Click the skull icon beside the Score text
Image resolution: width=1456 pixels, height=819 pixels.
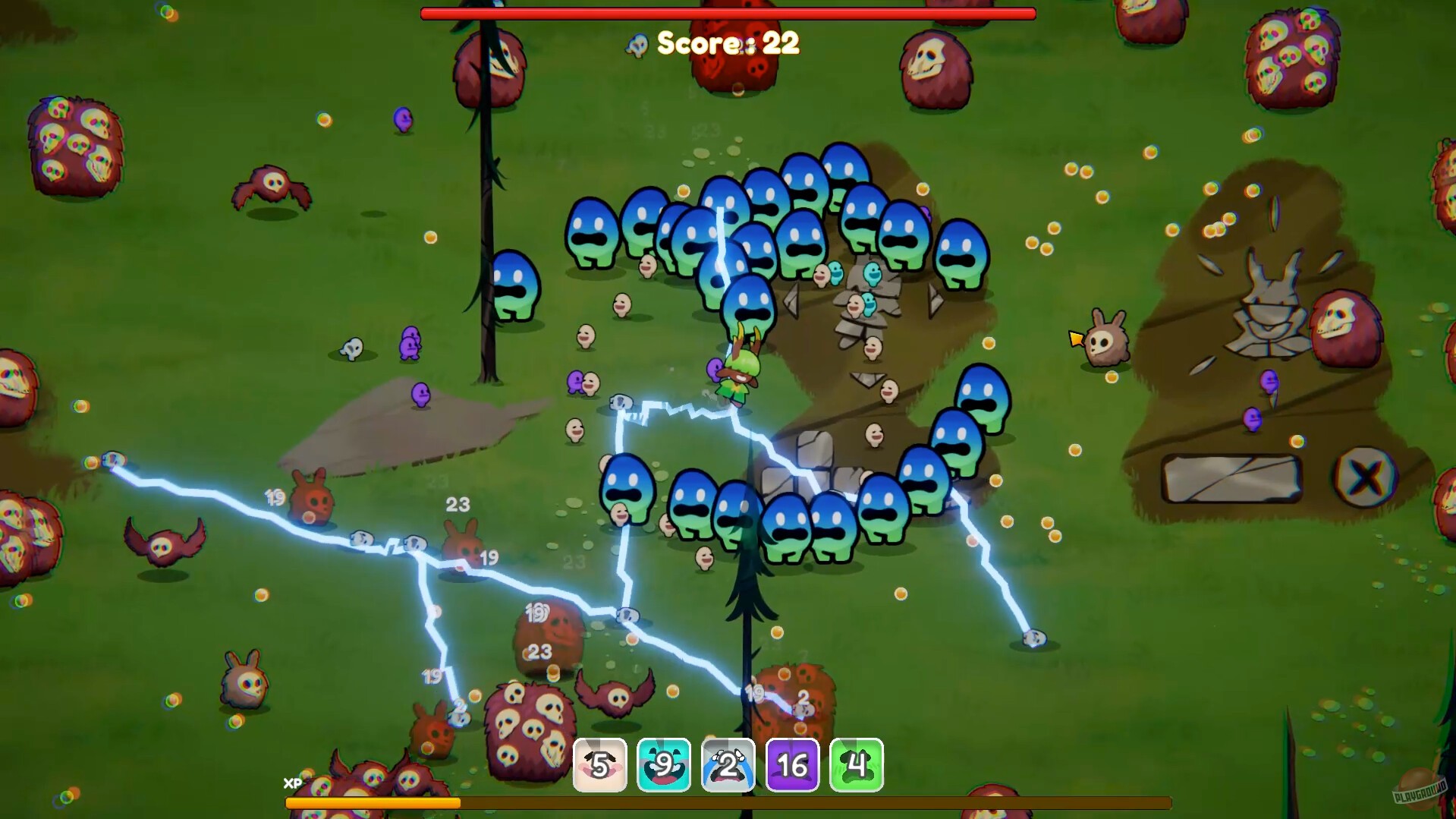638,43
